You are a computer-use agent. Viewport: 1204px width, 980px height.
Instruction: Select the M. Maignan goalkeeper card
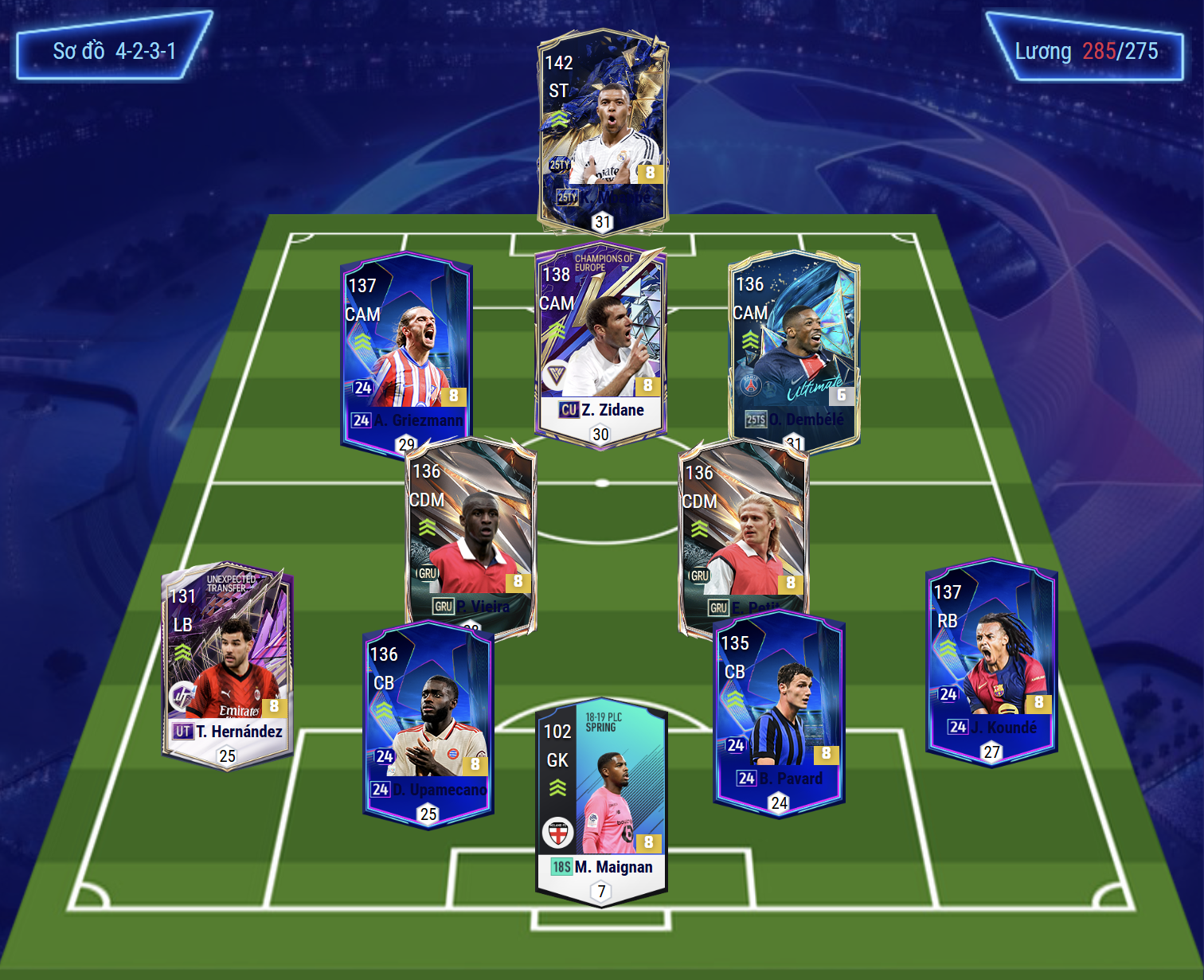coord(601,800)
